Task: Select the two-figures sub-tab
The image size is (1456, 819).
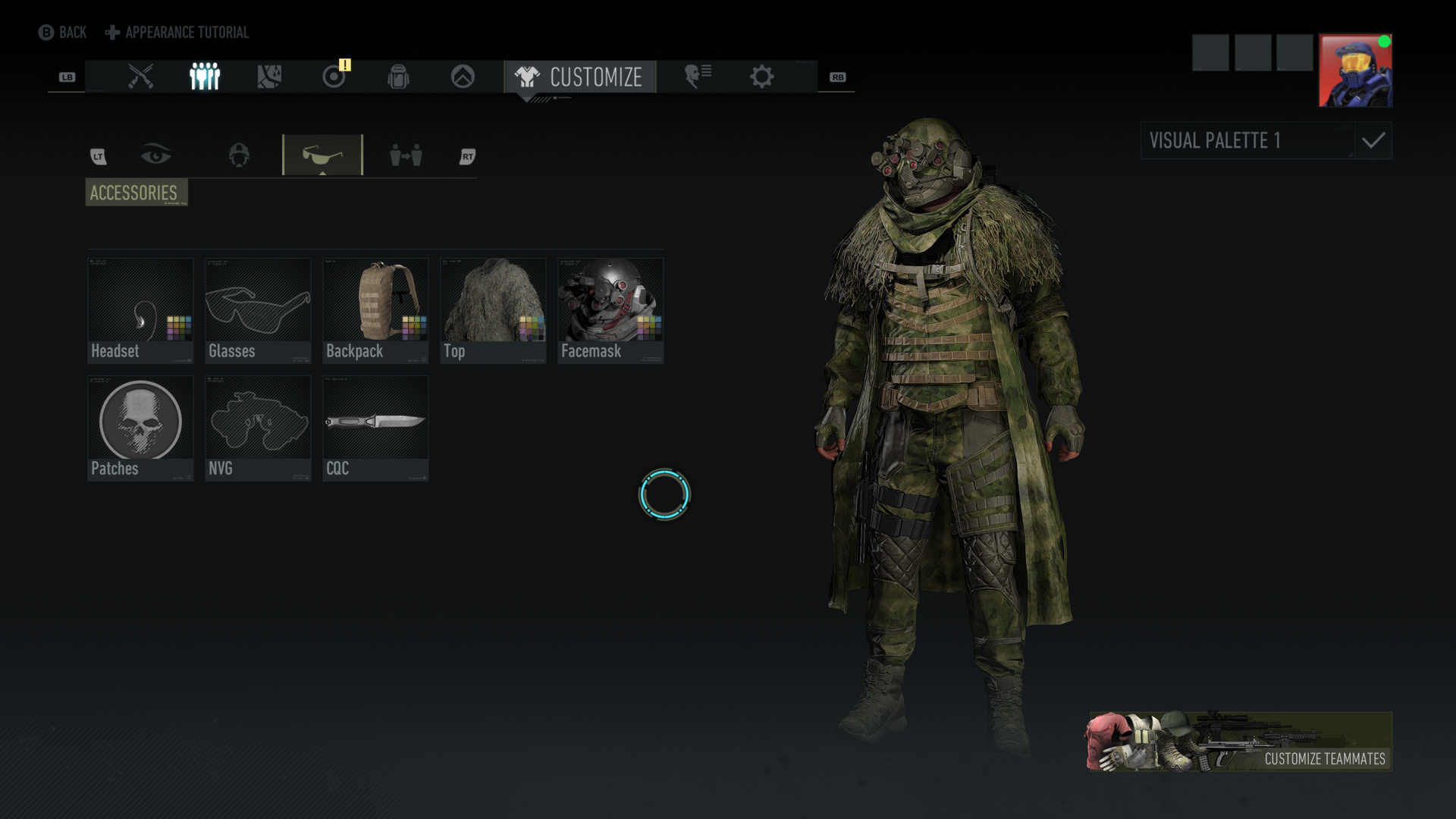Action: 406,155
